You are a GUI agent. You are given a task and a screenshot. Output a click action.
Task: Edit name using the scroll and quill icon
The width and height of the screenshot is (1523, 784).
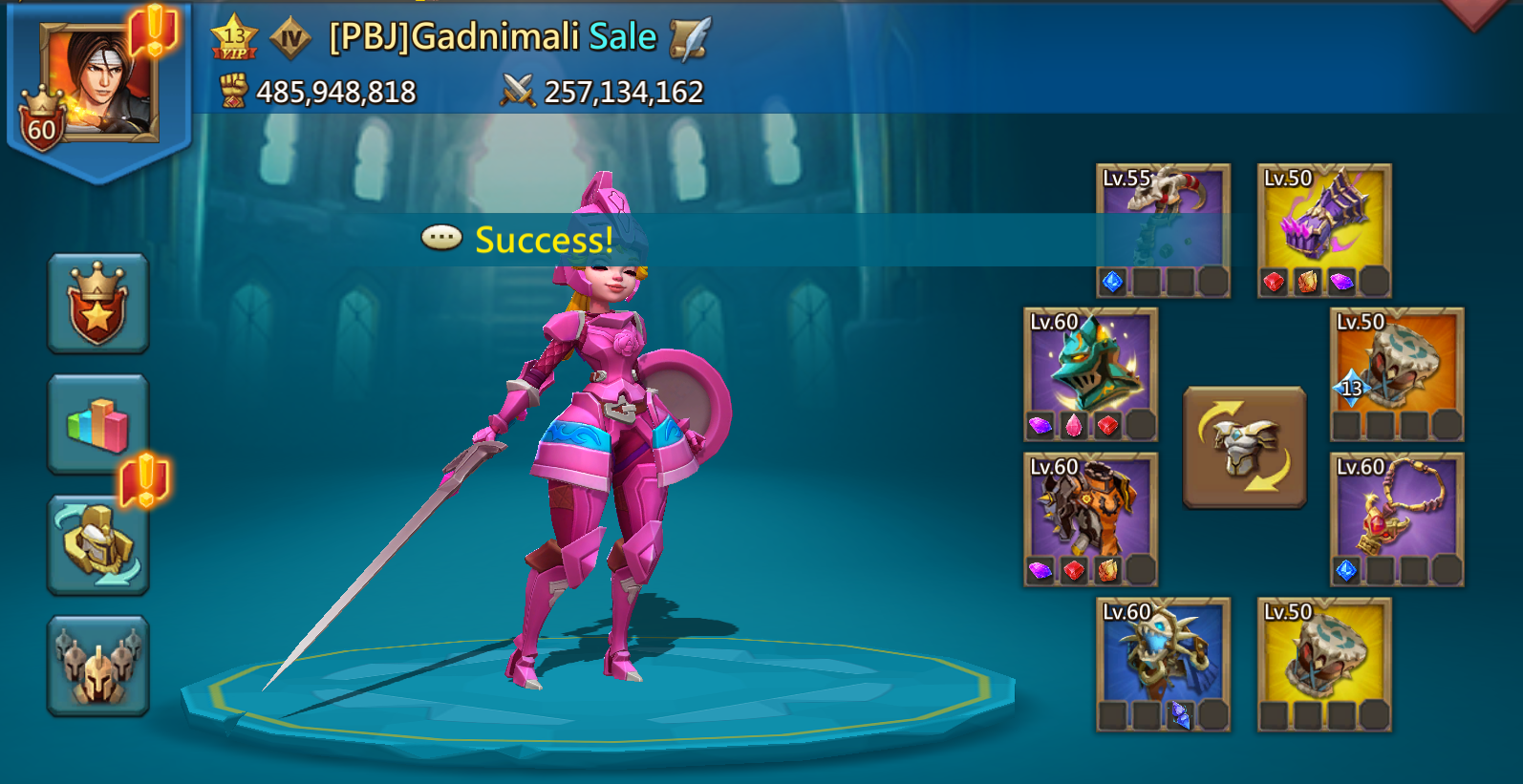click(x=690, y=39)
